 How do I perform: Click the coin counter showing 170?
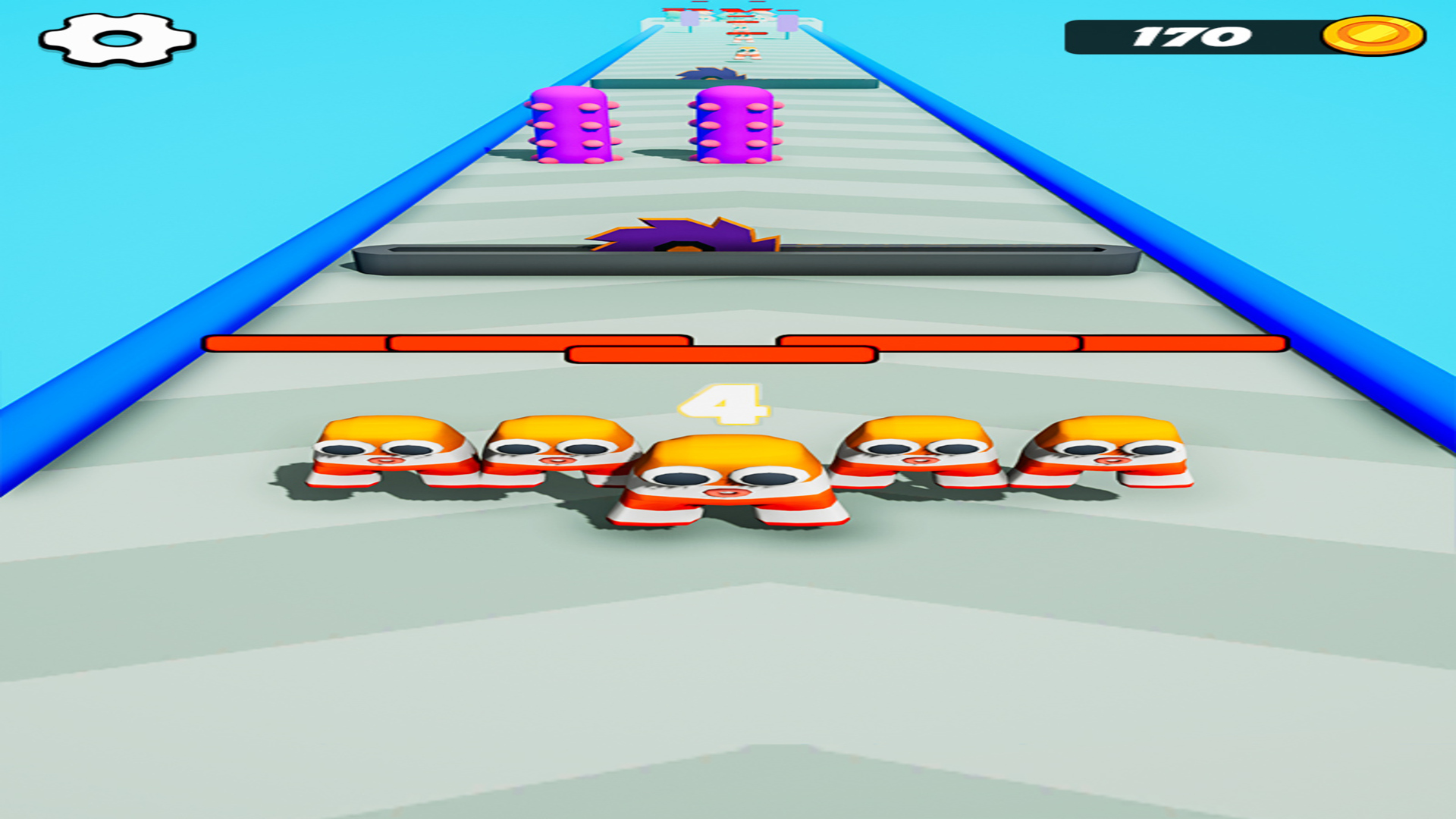[1191, 36]
